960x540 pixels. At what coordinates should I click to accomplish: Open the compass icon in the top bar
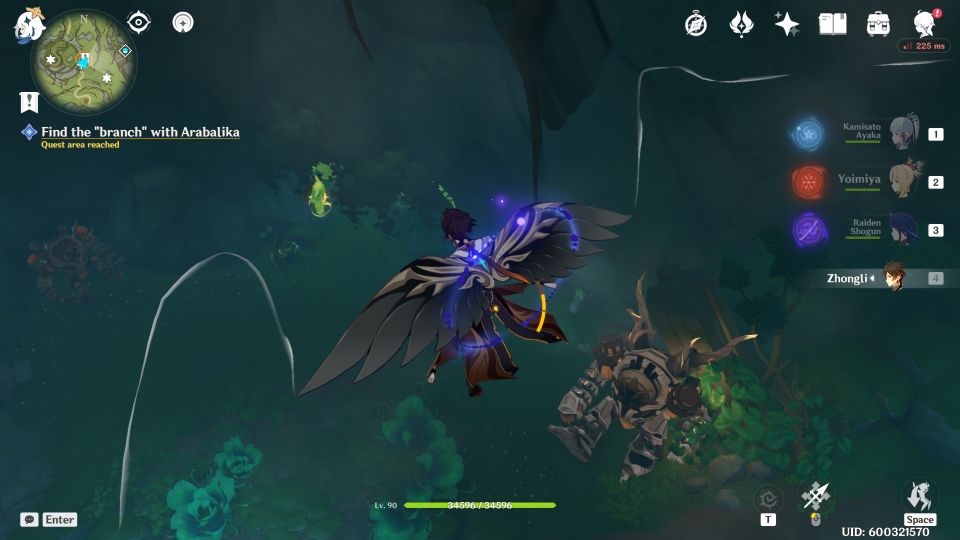(x=696, y=24)
